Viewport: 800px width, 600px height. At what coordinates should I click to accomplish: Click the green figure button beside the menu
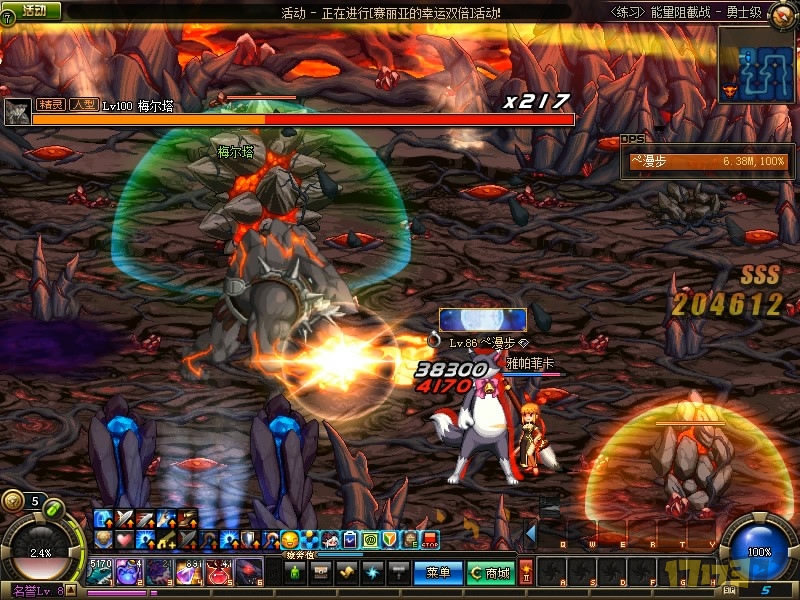click(x=294, y=573)
